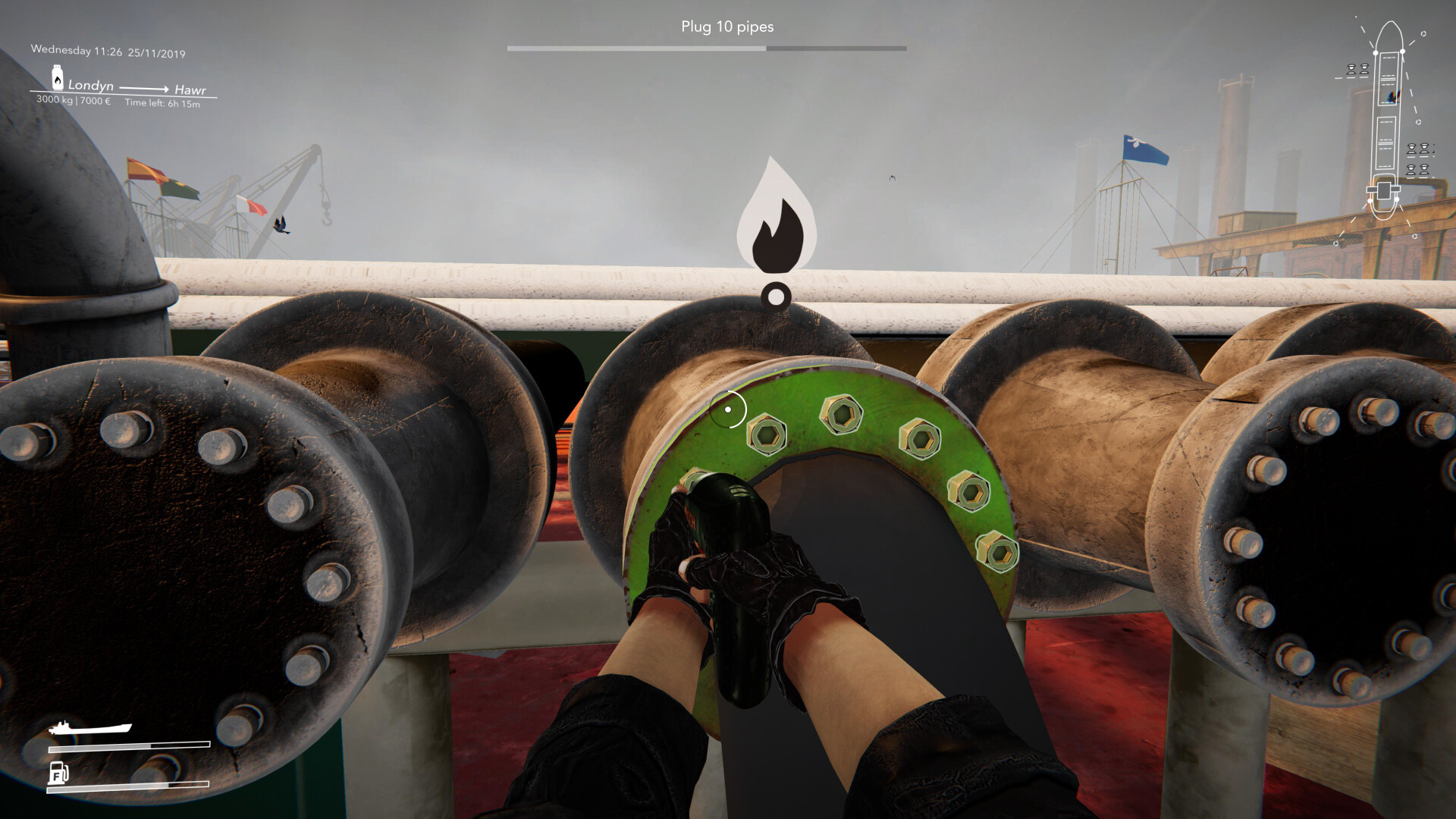1456x819 pixels.
Task: Click the engine block symbol on the minimap
Action: (1383, 190)
